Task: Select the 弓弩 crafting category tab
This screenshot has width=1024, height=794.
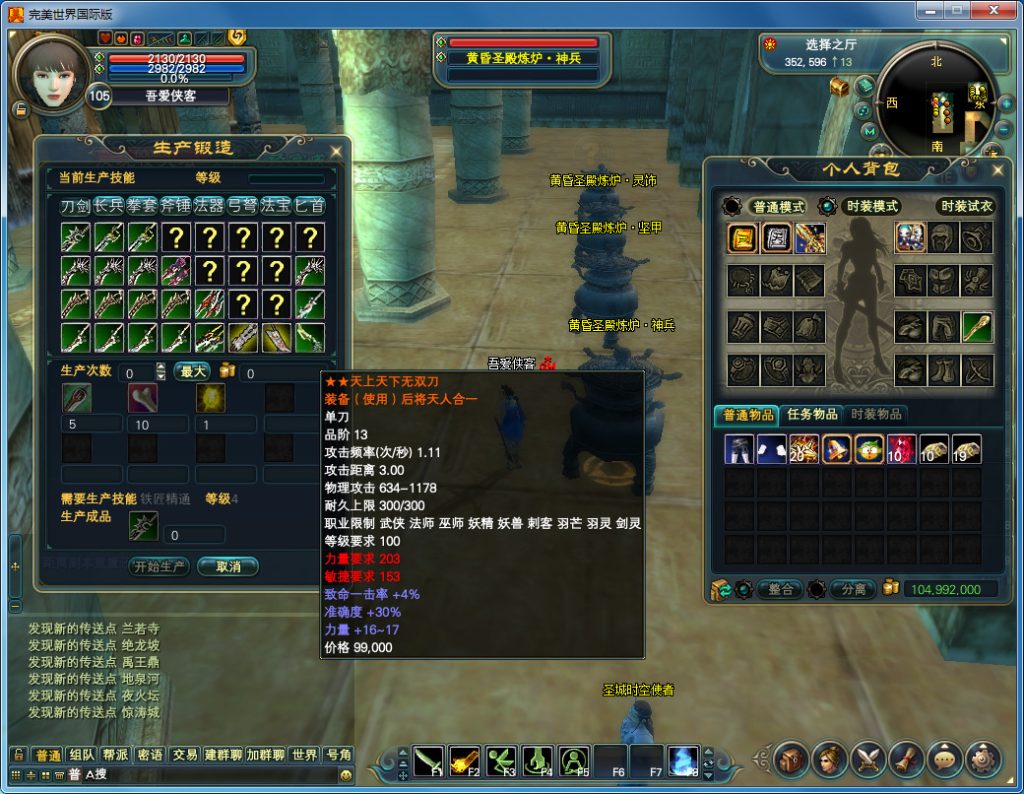Action: (242, 206)
